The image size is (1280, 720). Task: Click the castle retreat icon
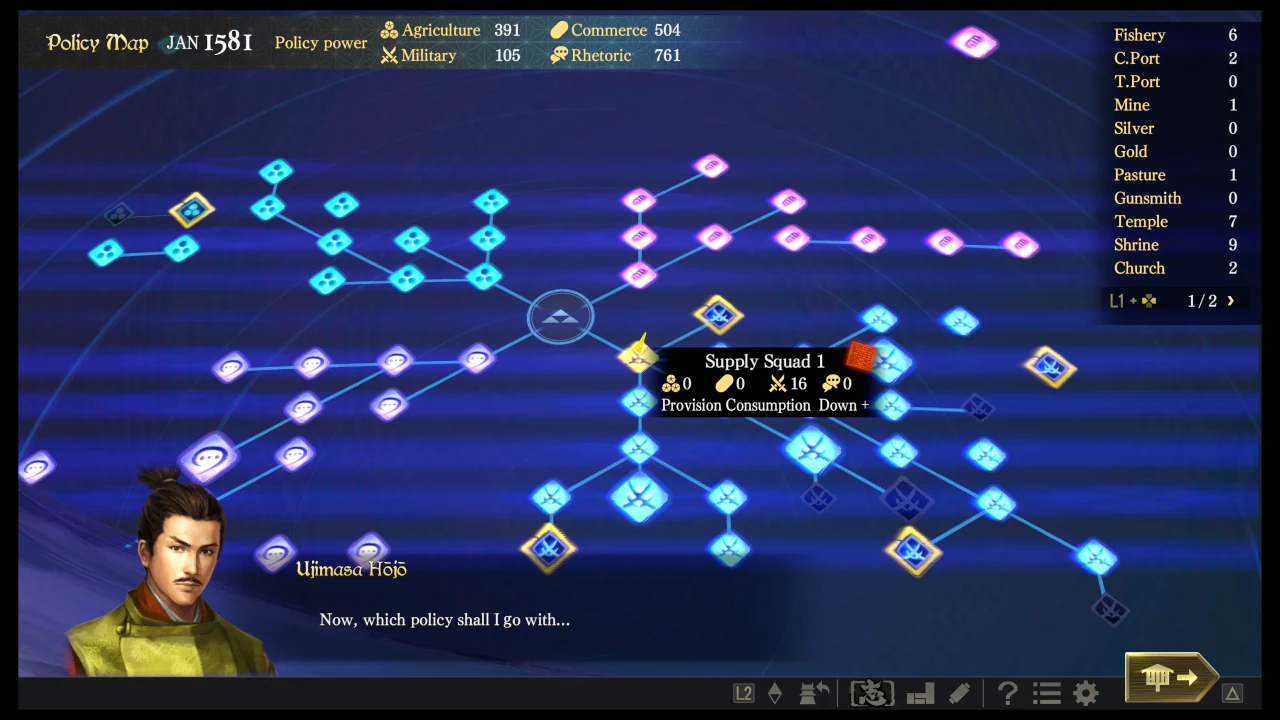(x=812, y=692)
